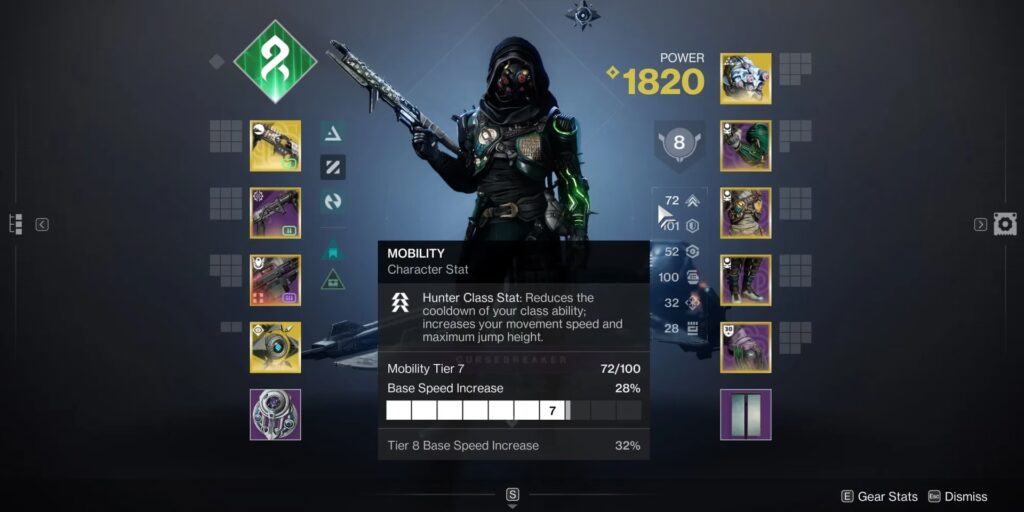This screenshot has width=1024, height=512.
Task: Open the green Strand subclass emblem
Action: click(275, 61)
